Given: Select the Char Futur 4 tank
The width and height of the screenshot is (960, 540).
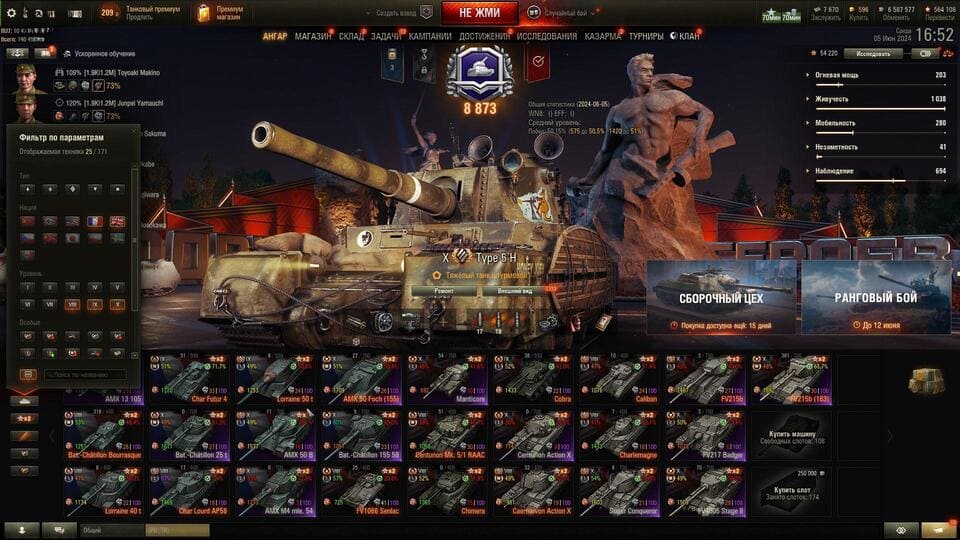Looking at the screenshot, I should [189, 379].
